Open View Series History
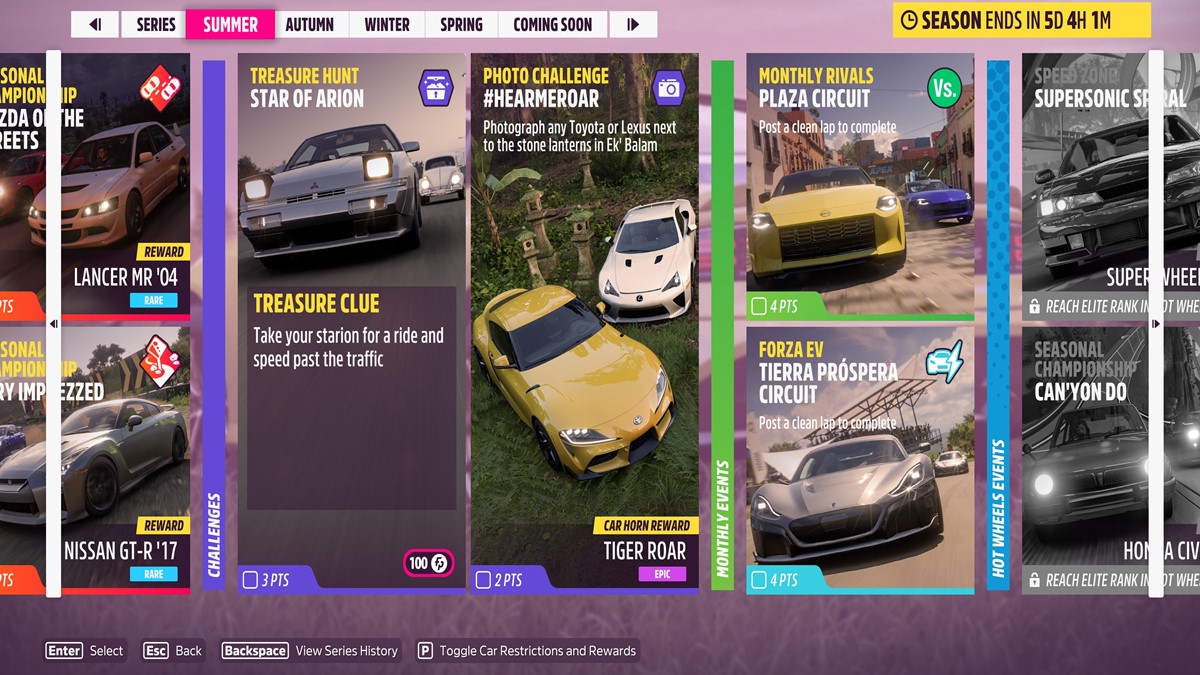Viewport: 1200px width, 675px height. tap(310, 651)
